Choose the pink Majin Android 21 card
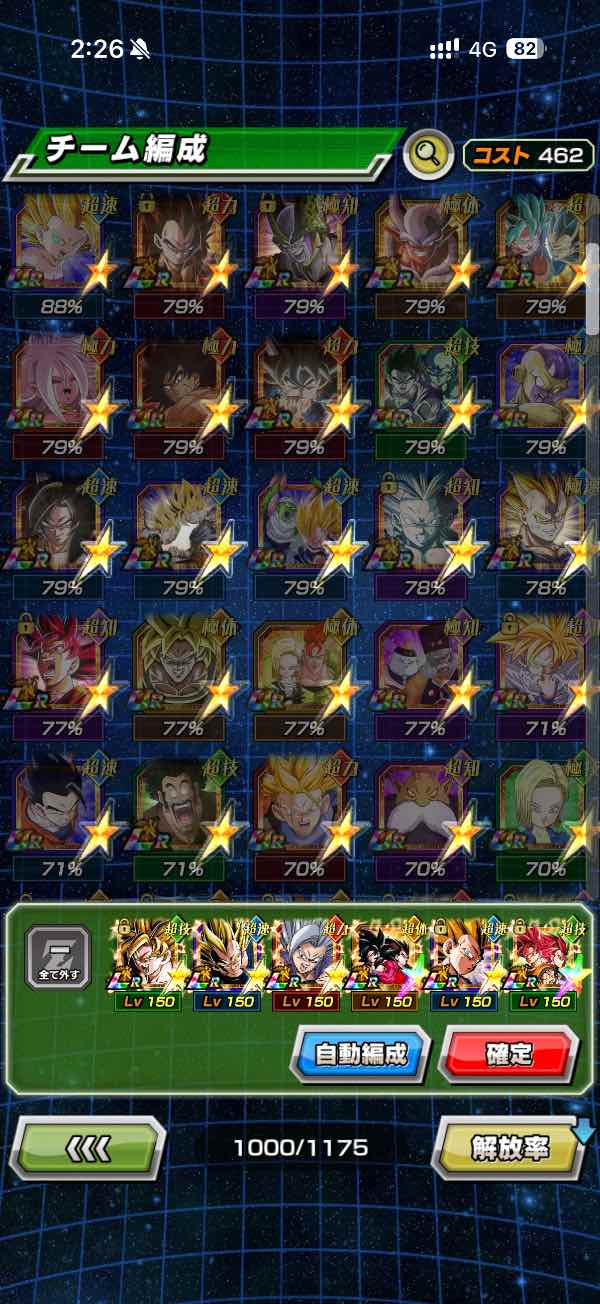 click(x=62, y=388)
